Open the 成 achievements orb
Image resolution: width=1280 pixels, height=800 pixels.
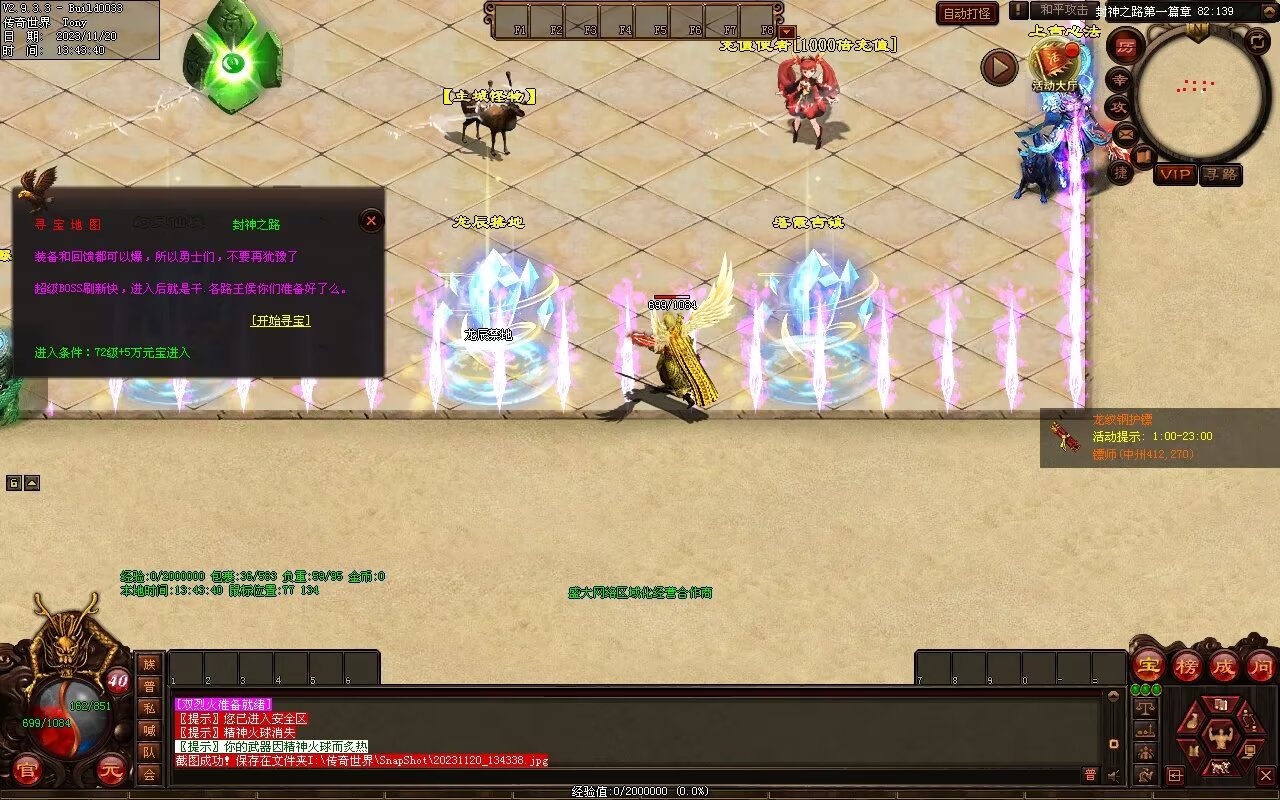click(x=1224, y=665)
